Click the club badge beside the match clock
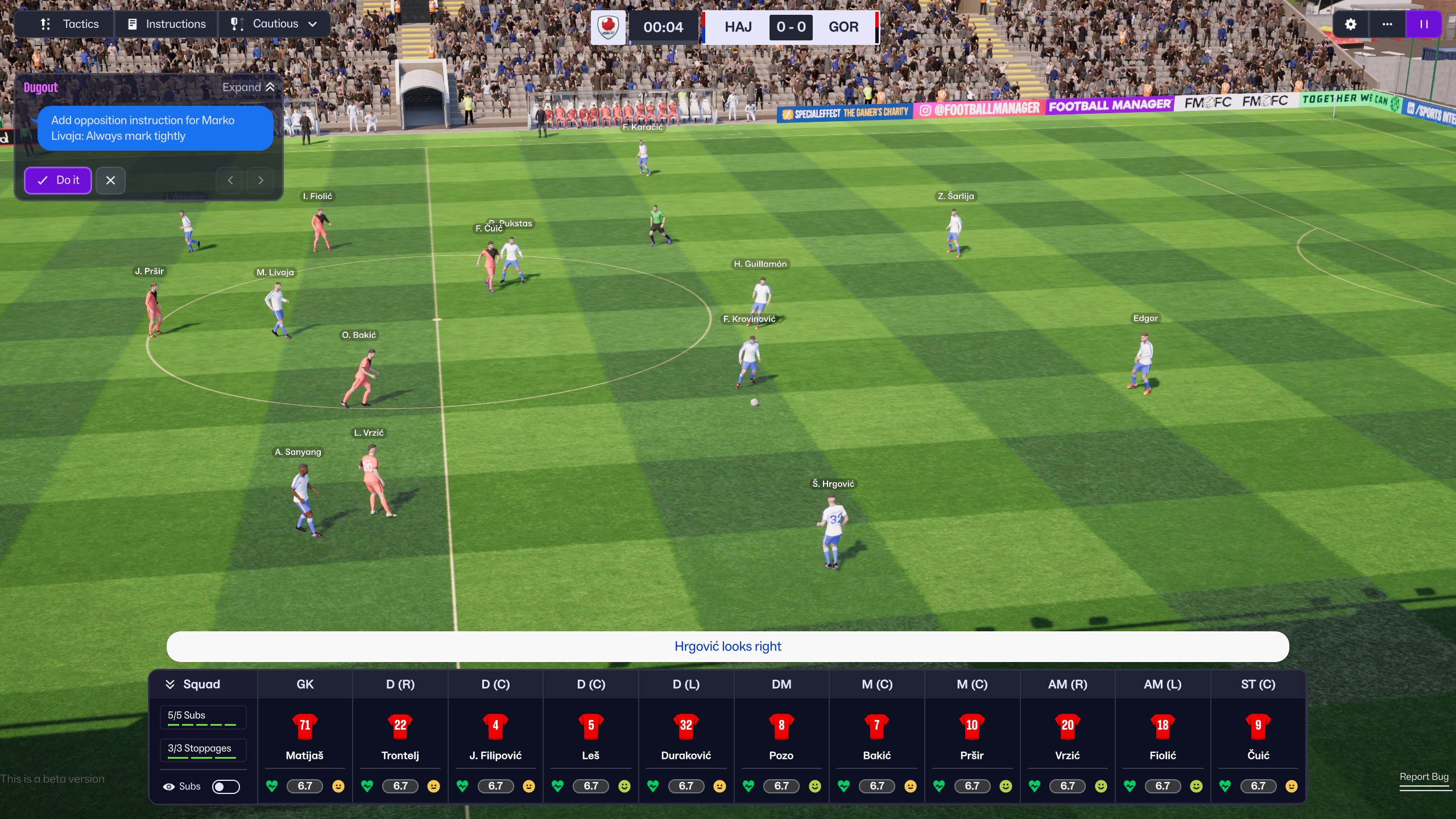This screenshot has height=819, width=1456. click(x=608, y=26)
